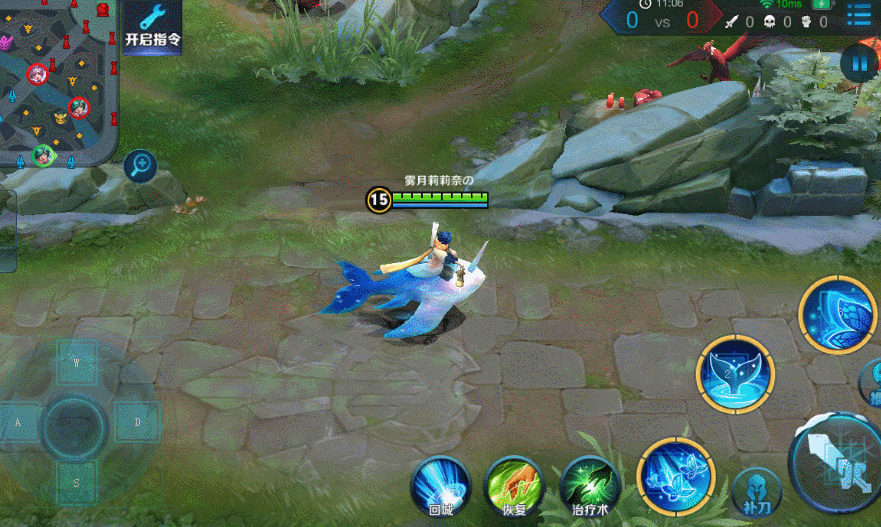The height and width of the screenshot is (527, 881).
Task: Pause the match with the pause button
Action: coord(859,64)
